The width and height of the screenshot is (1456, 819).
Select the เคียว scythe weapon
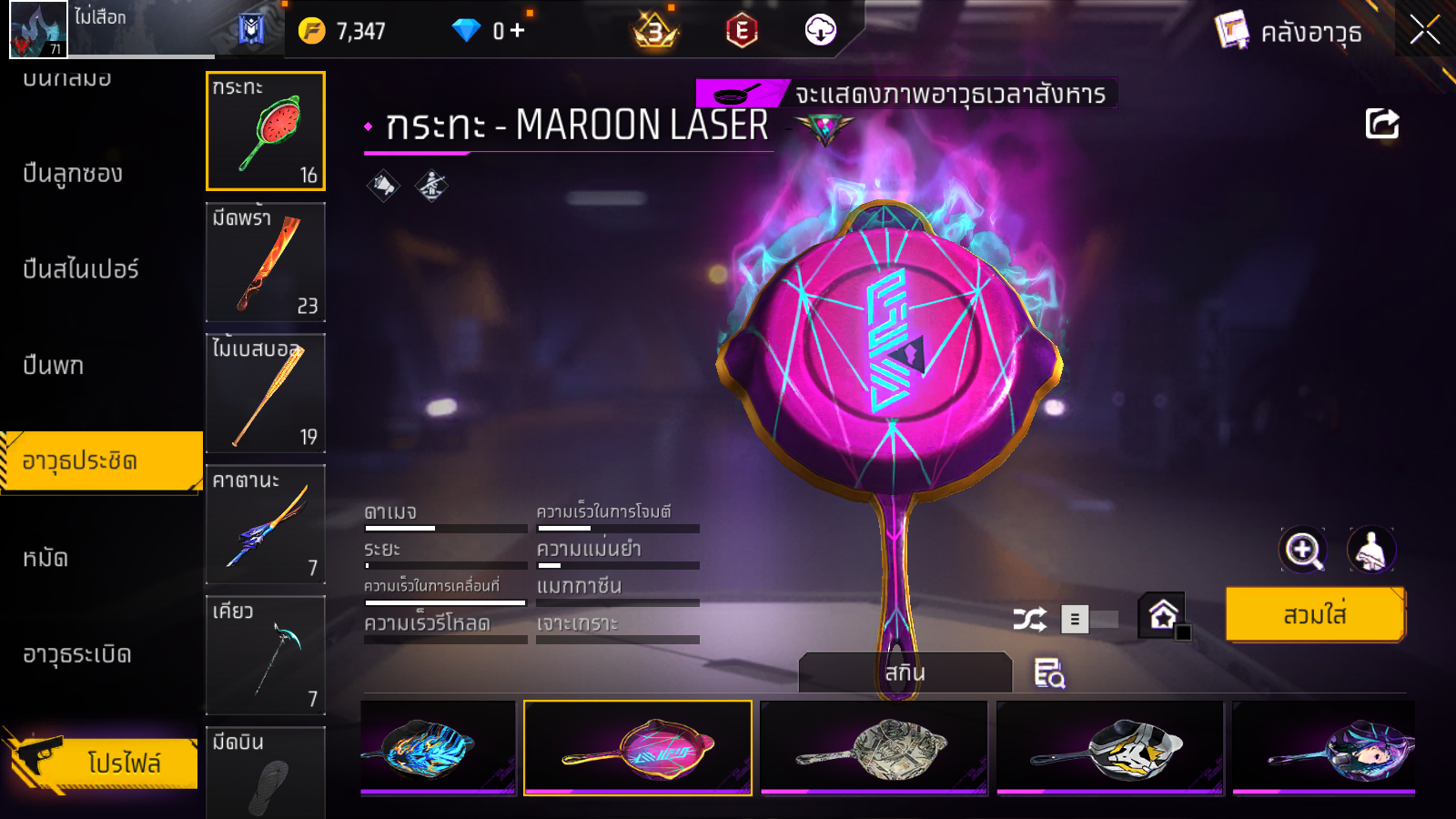[x=266, y=655]
